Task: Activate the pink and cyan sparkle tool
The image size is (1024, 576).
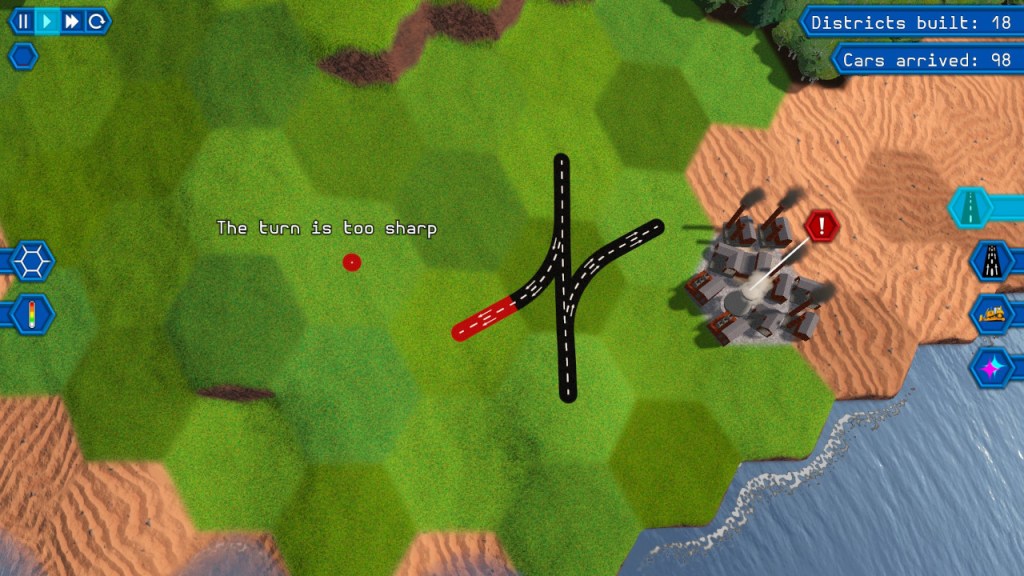Action: coord(991,367)
